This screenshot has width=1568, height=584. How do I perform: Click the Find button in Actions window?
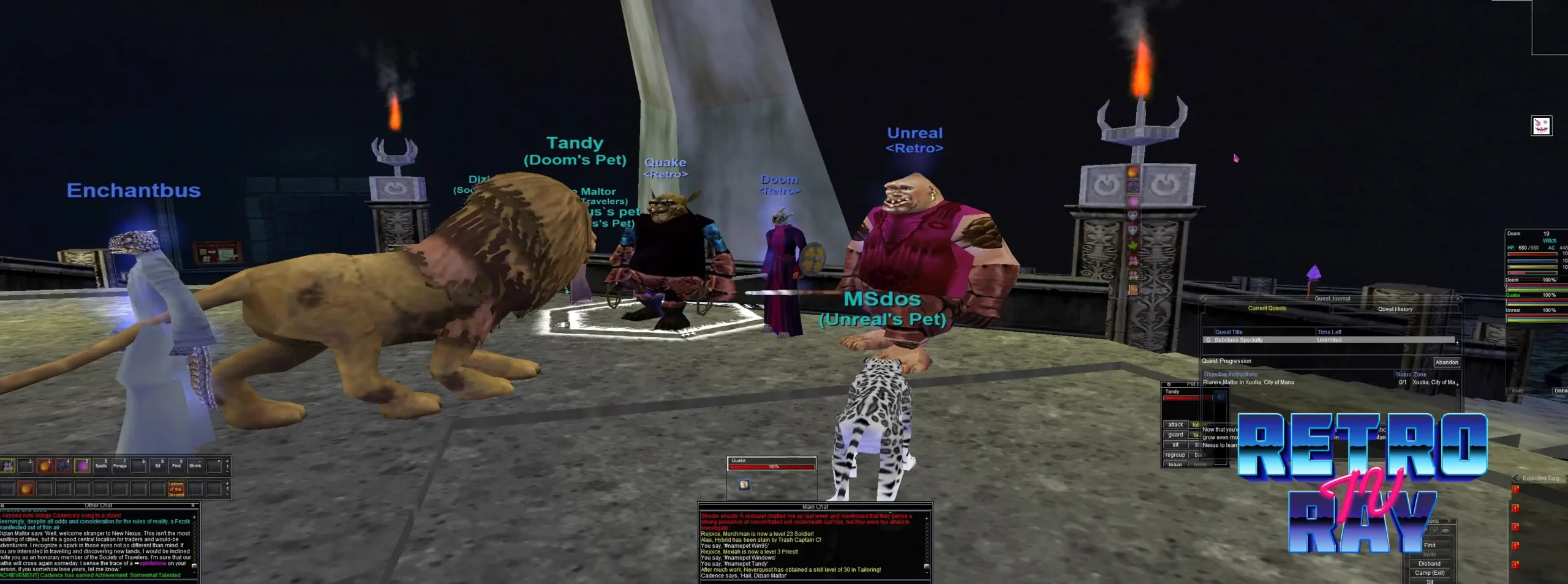[1429, 545]
